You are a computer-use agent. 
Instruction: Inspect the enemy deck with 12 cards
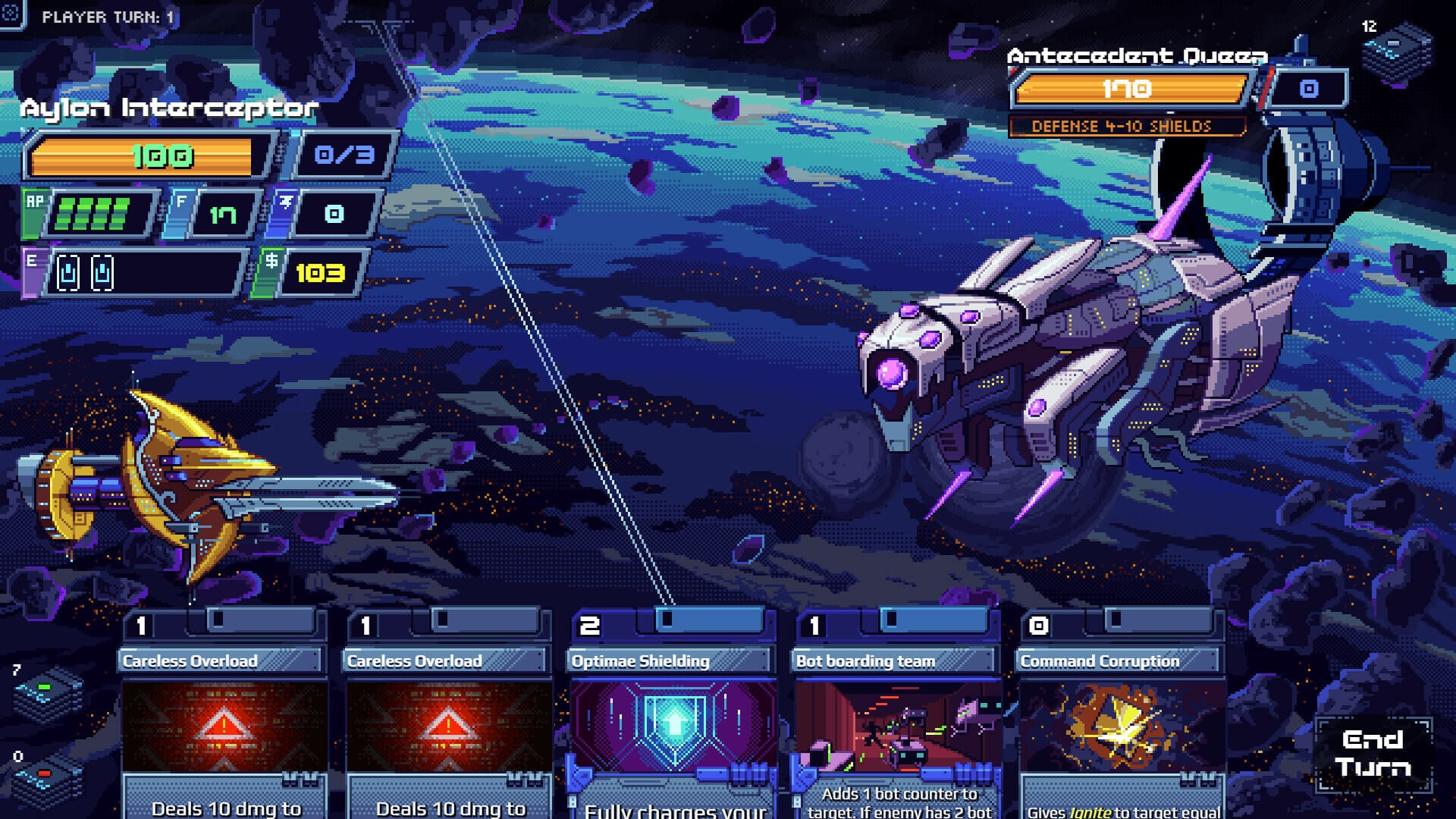(1397, 55)
